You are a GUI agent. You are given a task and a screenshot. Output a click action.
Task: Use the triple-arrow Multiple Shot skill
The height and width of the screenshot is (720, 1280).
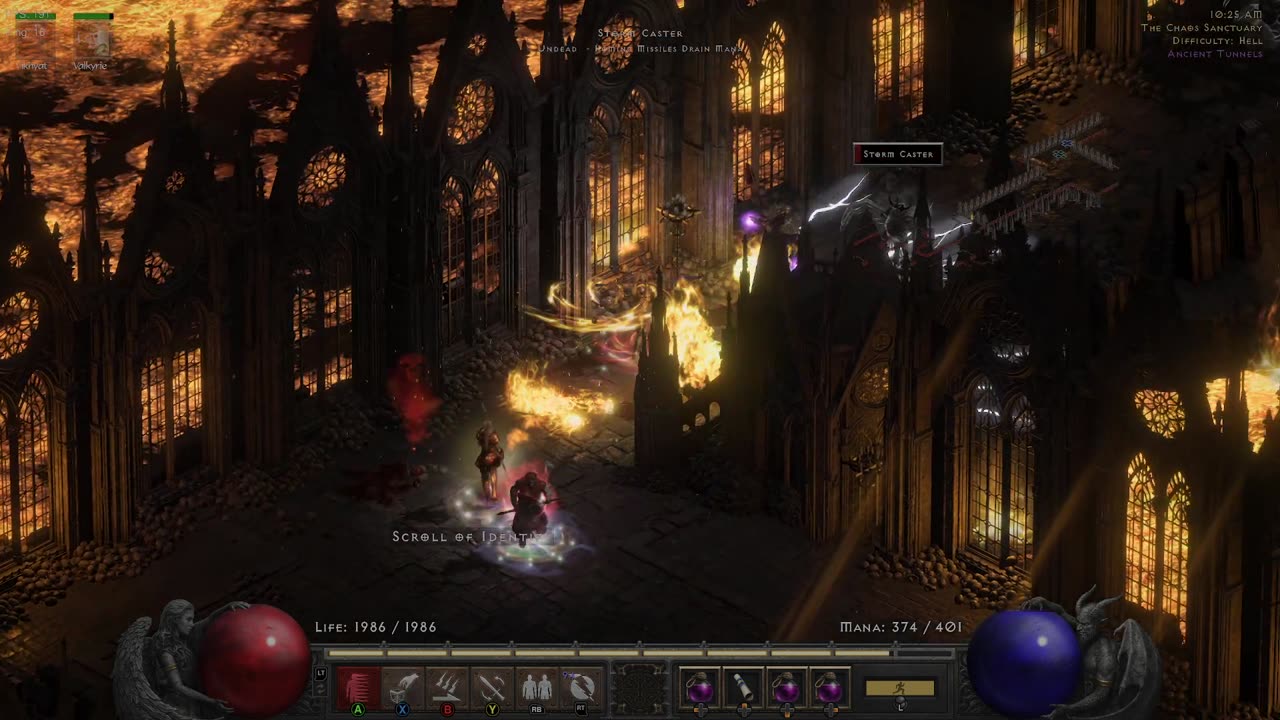coord(447,687)
